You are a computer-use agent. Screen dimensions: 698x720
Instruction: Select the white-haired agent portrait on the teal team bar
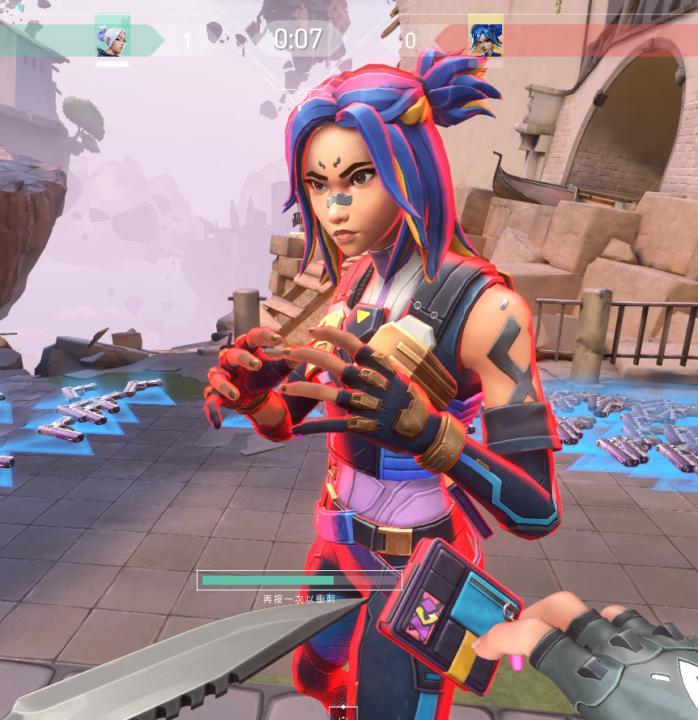[112, 38]
